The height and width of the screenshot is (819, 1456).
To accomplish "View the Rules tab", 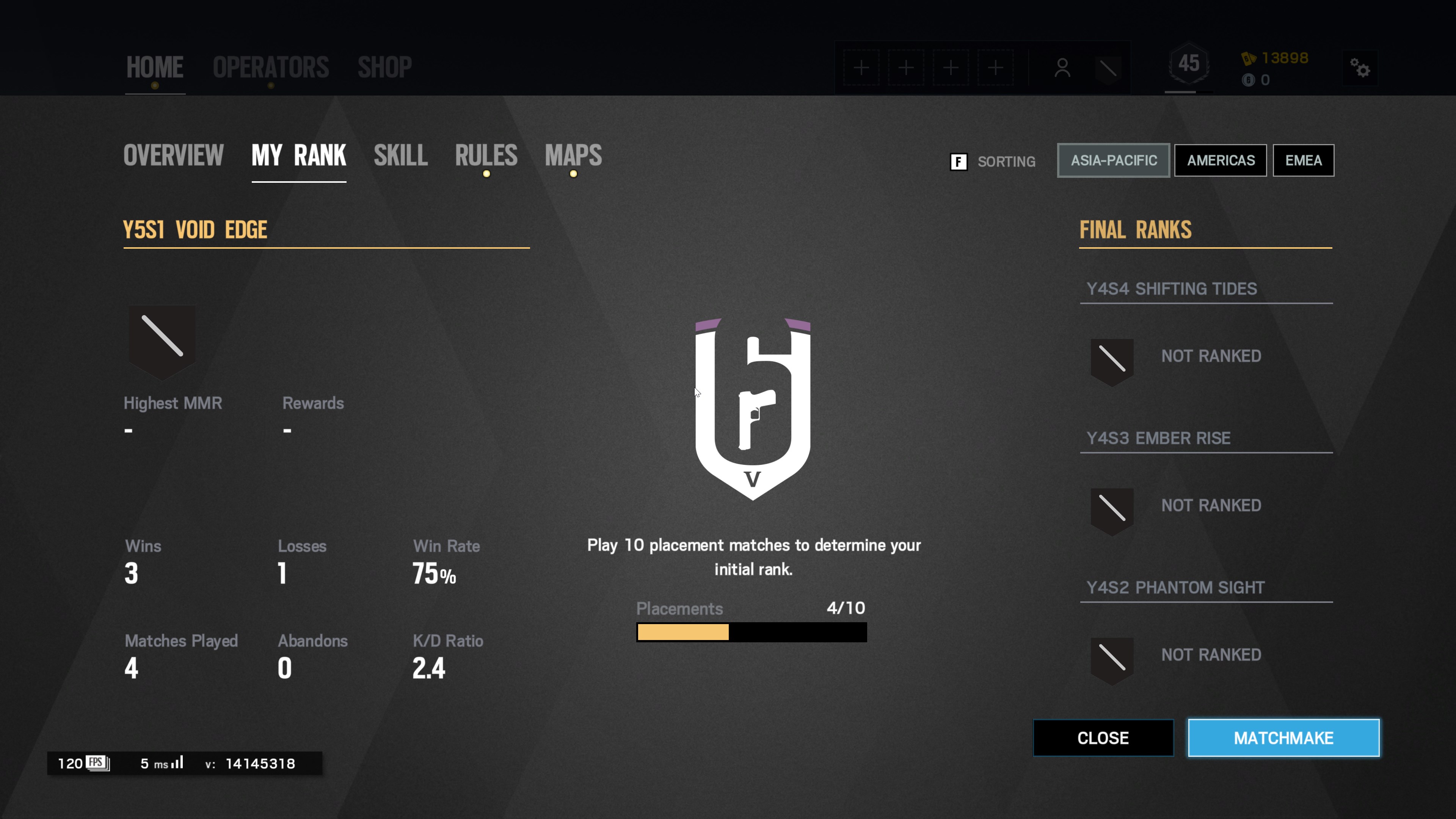I will click(x=486, y=155).
